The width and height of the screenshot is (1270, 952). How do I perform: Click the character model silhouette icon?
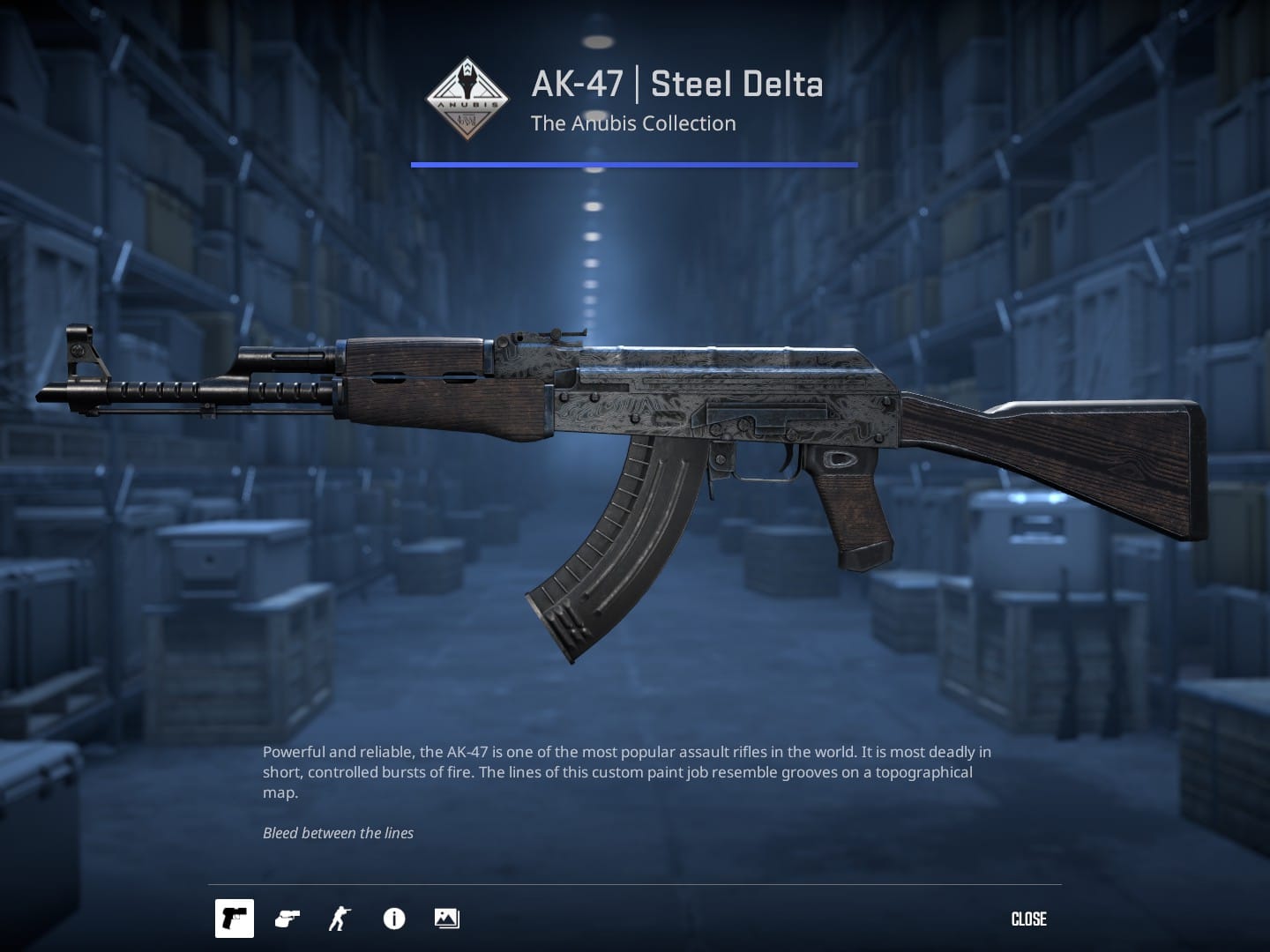click(x=338, y=919)
